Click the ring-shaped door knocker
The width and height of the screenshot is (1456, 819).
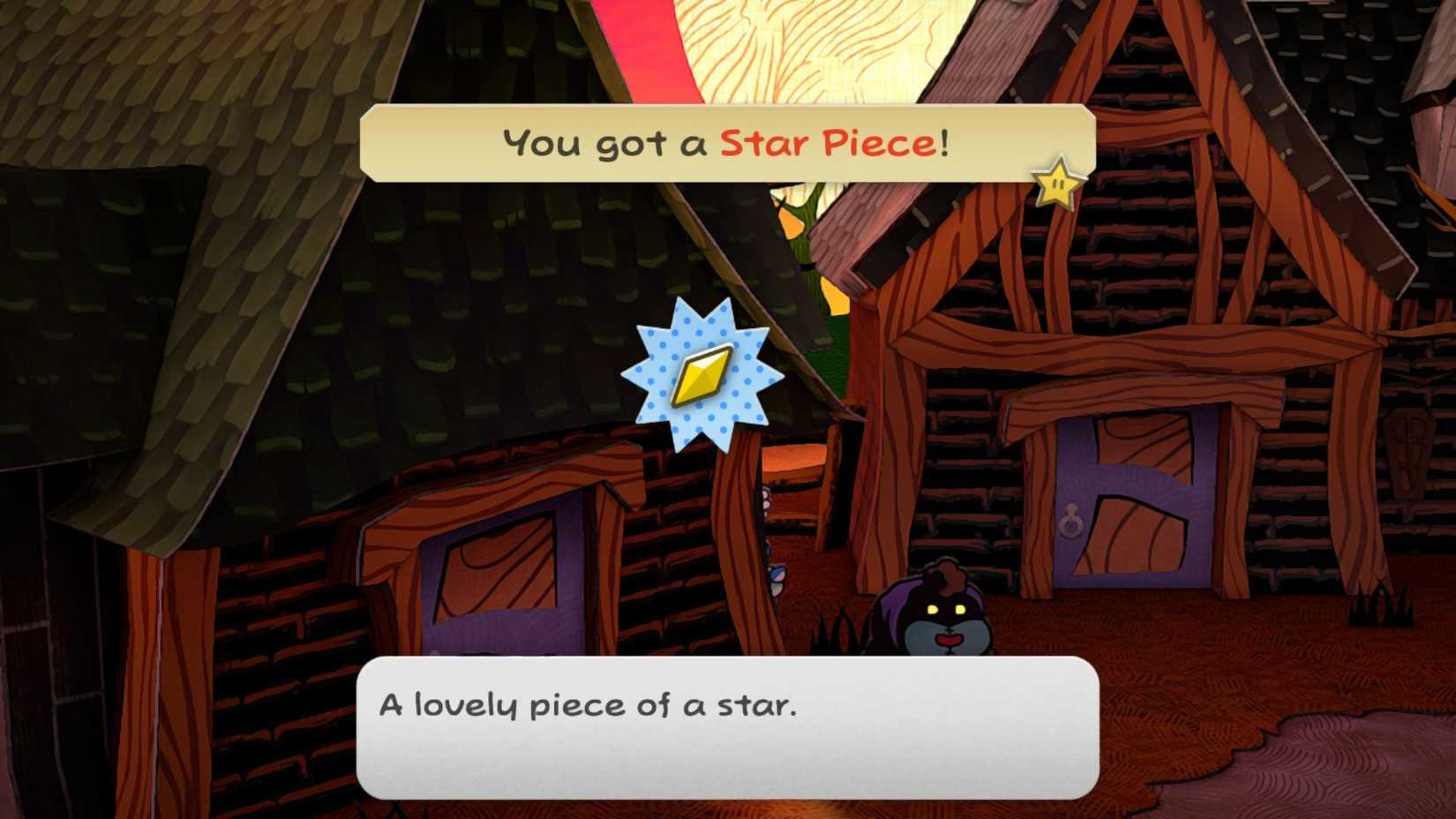click(x=1069, y=527)
